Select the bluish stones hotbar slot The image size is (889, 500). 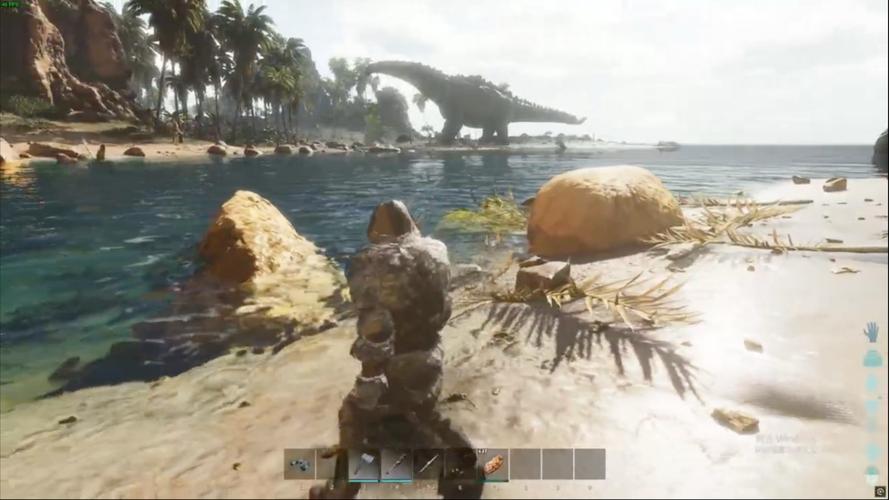pos(299,463)
